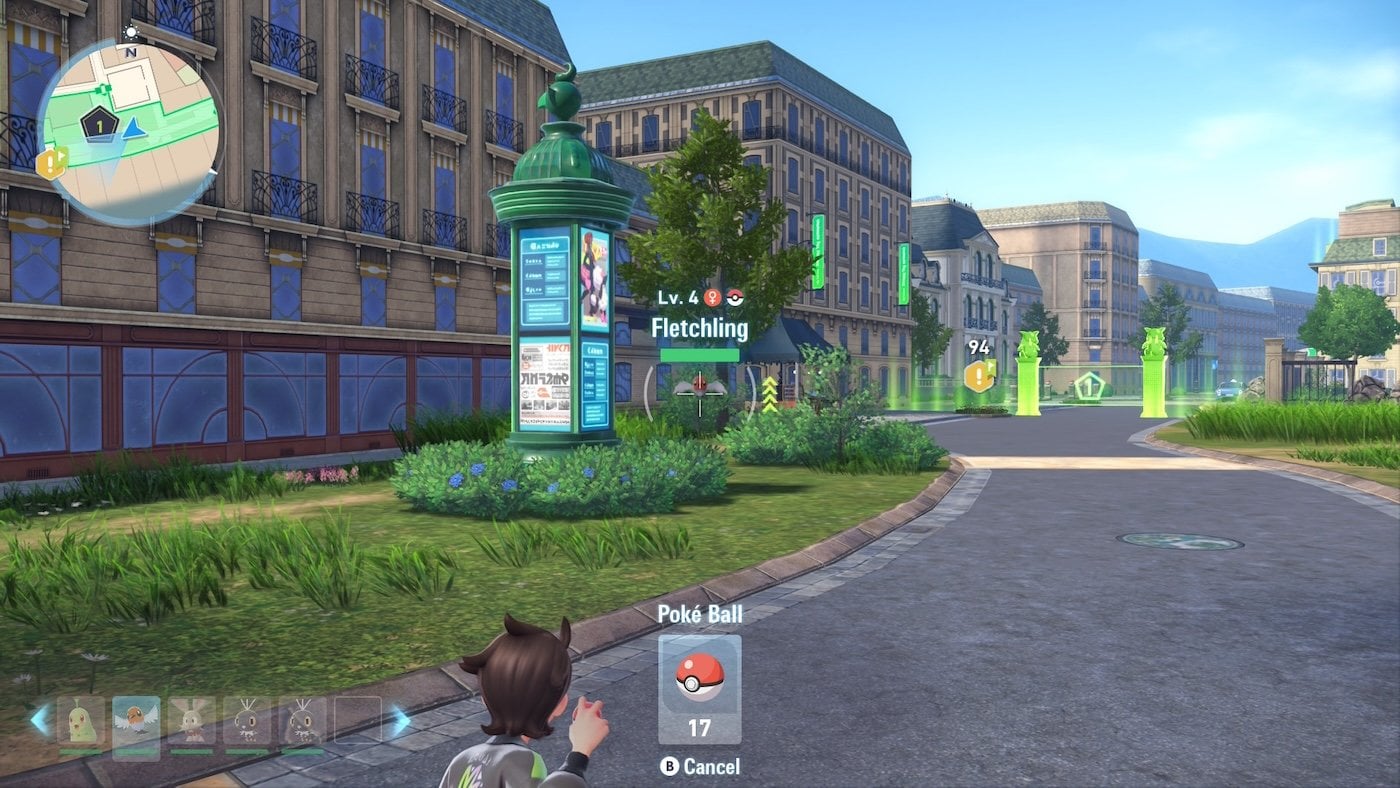
Task: Pick Bunnelby from the party bar
Action: click(191, 724)
